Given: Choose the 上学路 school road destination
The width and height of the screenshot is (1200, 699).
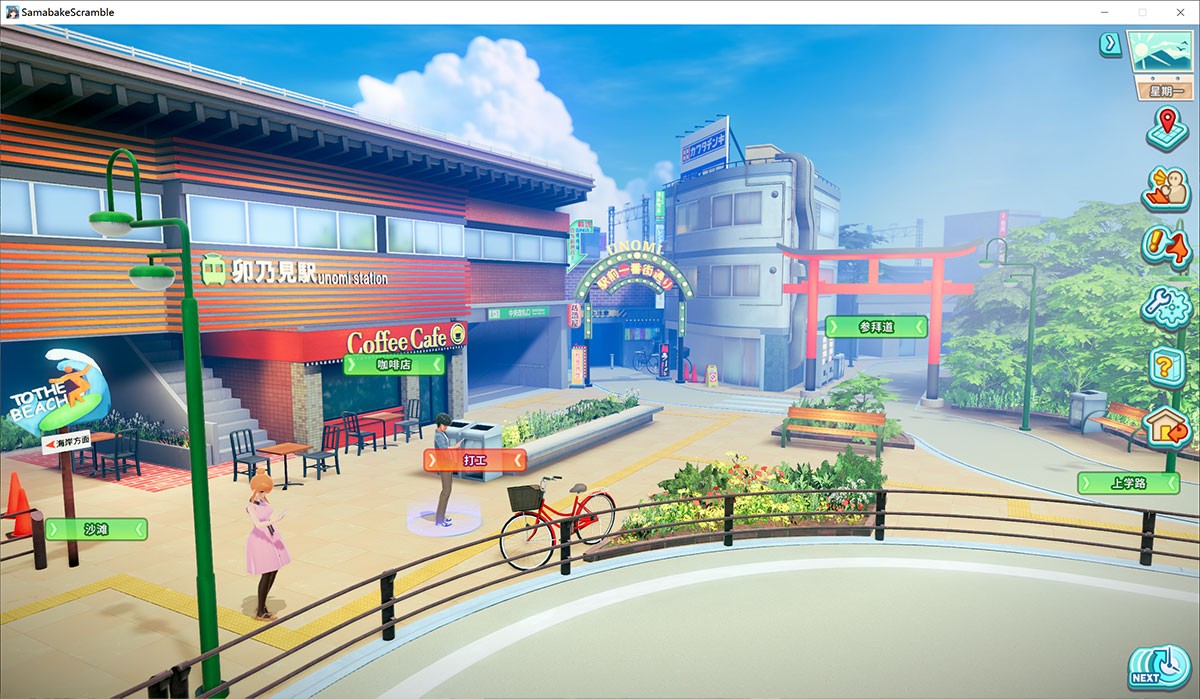Looking at the screenshot, I should click(1128, 483).
